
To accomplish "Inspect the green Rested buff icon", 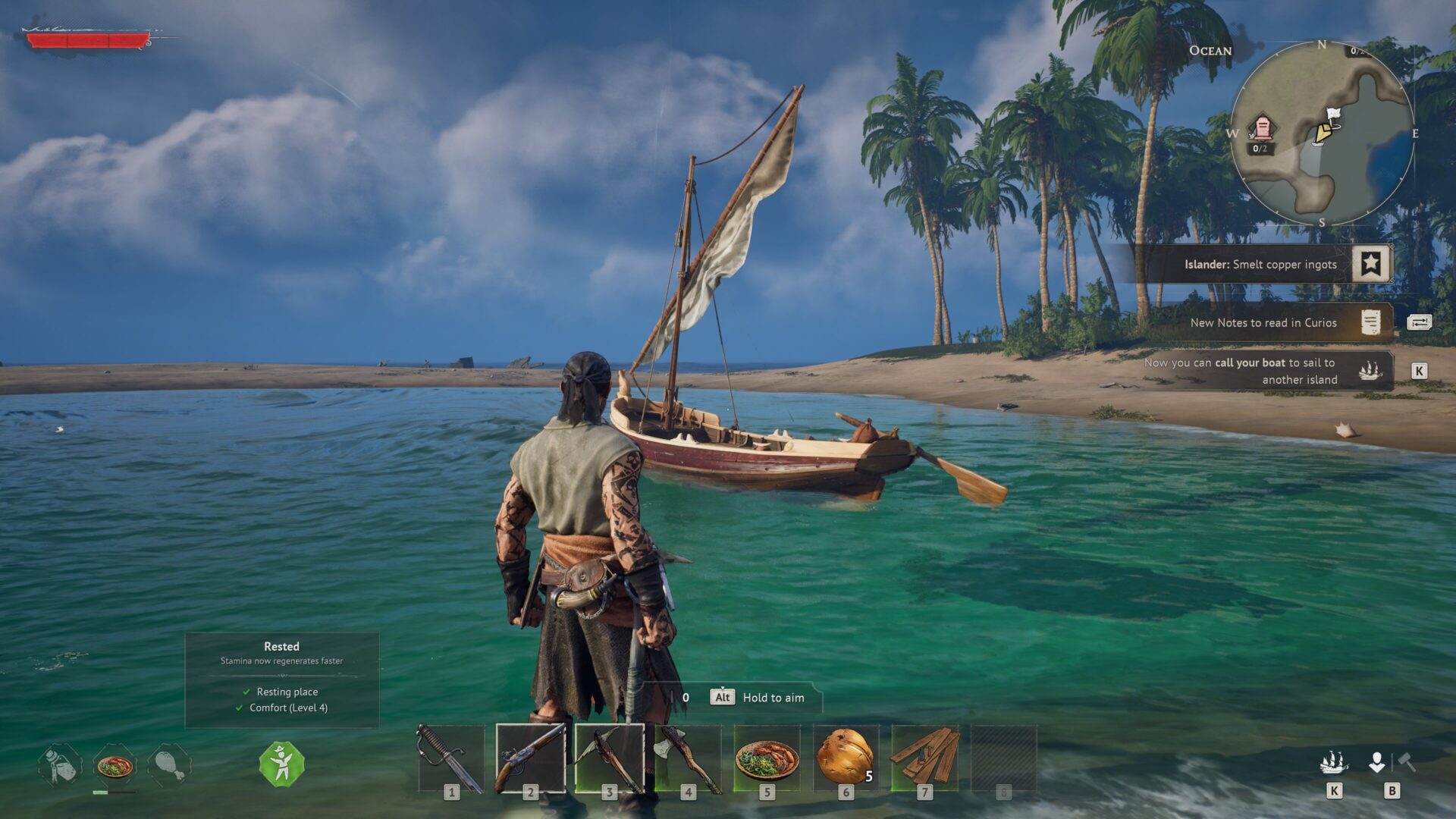I will (x=281, y=764).
